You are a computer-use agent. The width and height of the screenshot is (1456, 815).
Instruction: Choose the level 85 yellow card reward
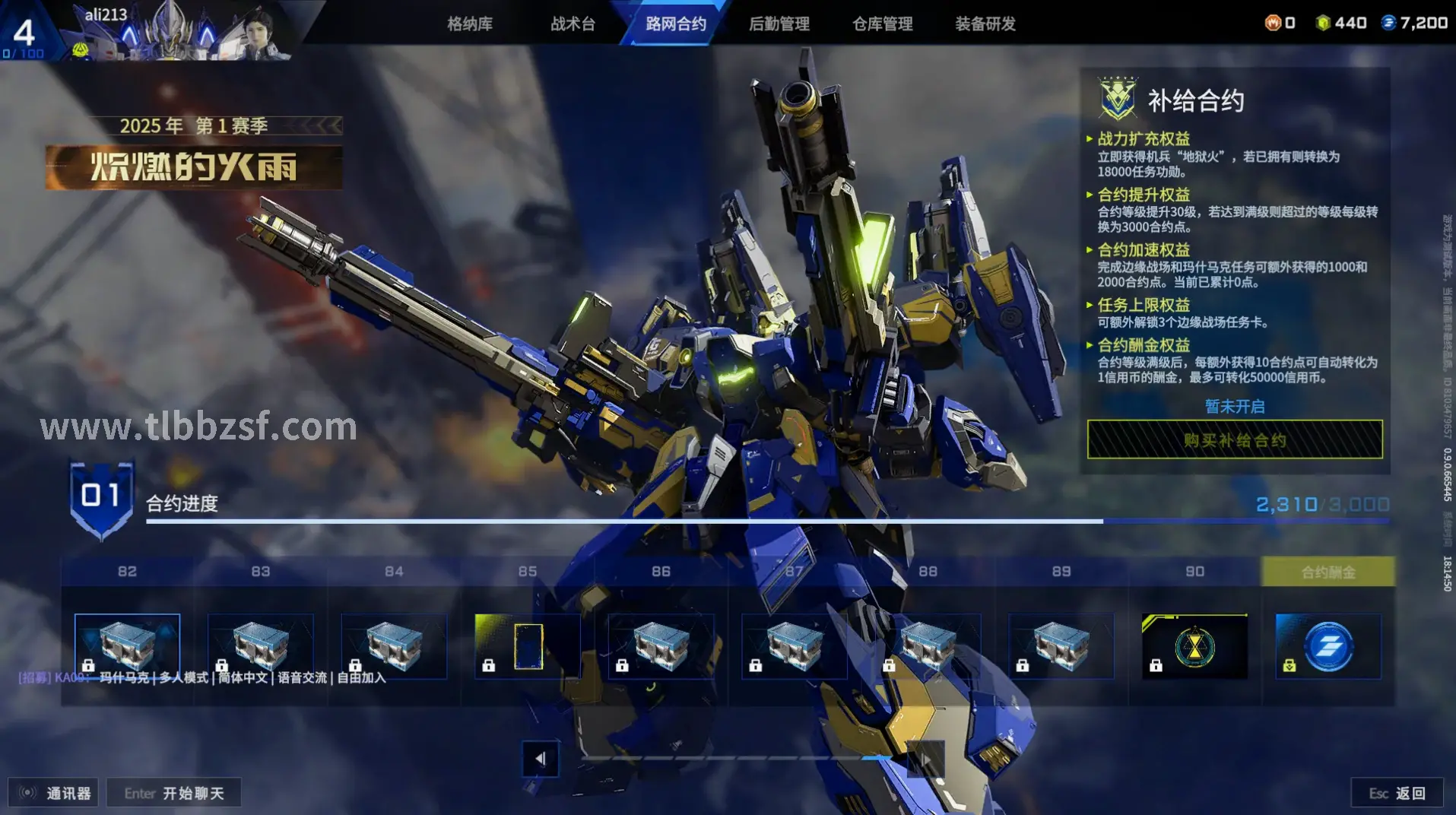pos(528,645)
